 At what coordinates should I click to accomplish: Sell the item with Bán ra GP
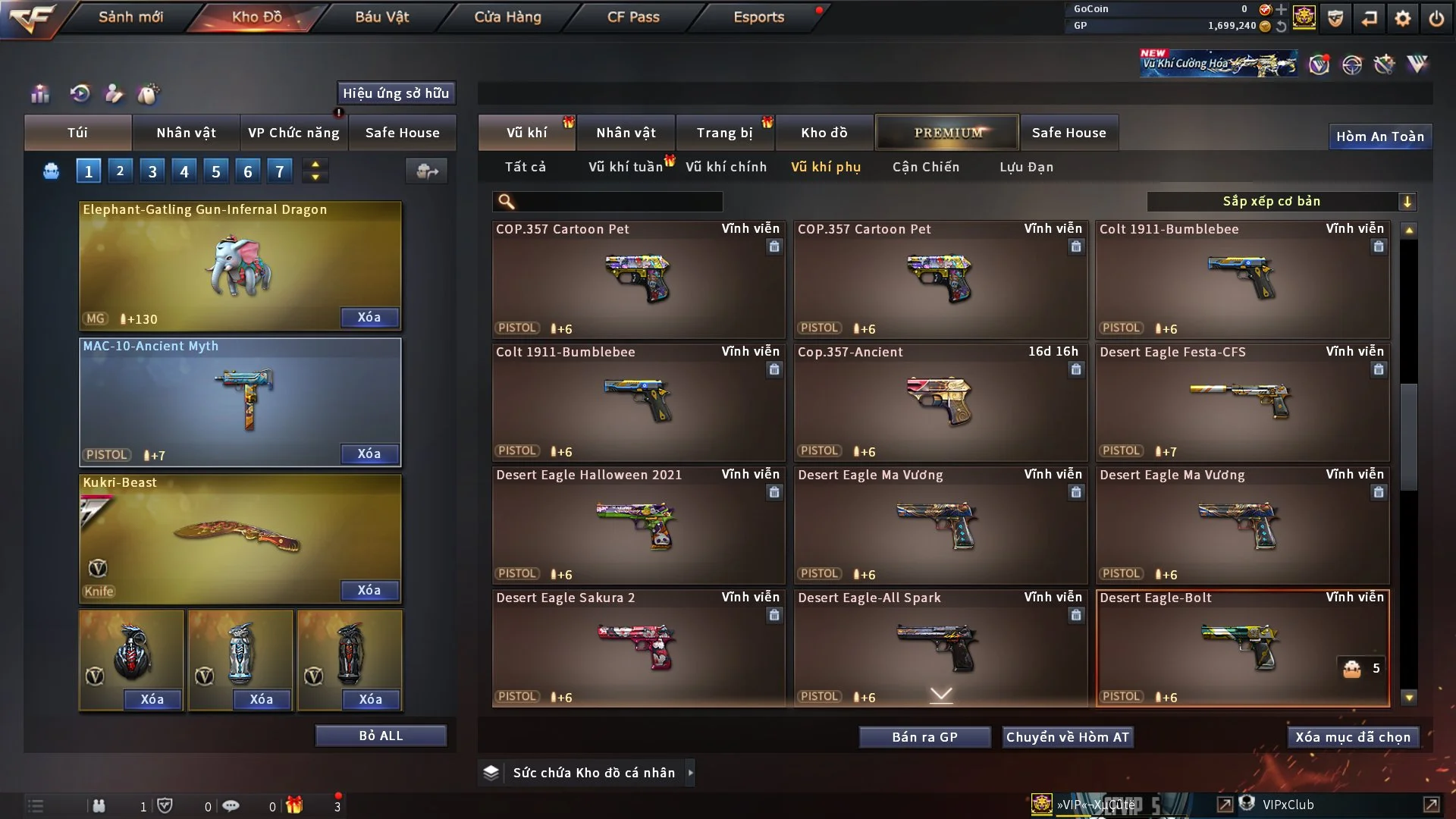point(924,737)
